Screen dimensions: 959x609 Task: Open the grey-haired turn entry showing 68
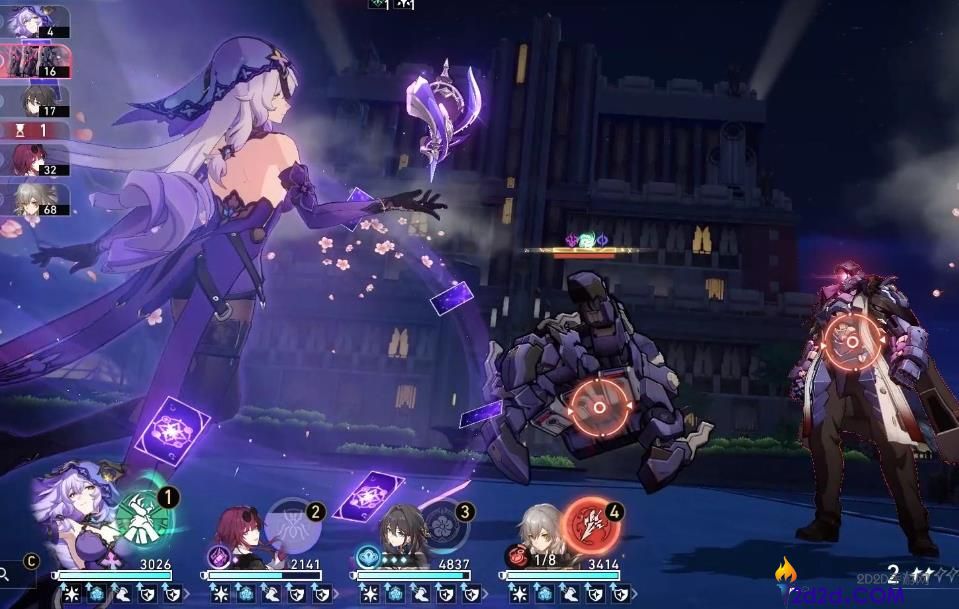pyautogui.click(x=35, y=198)
